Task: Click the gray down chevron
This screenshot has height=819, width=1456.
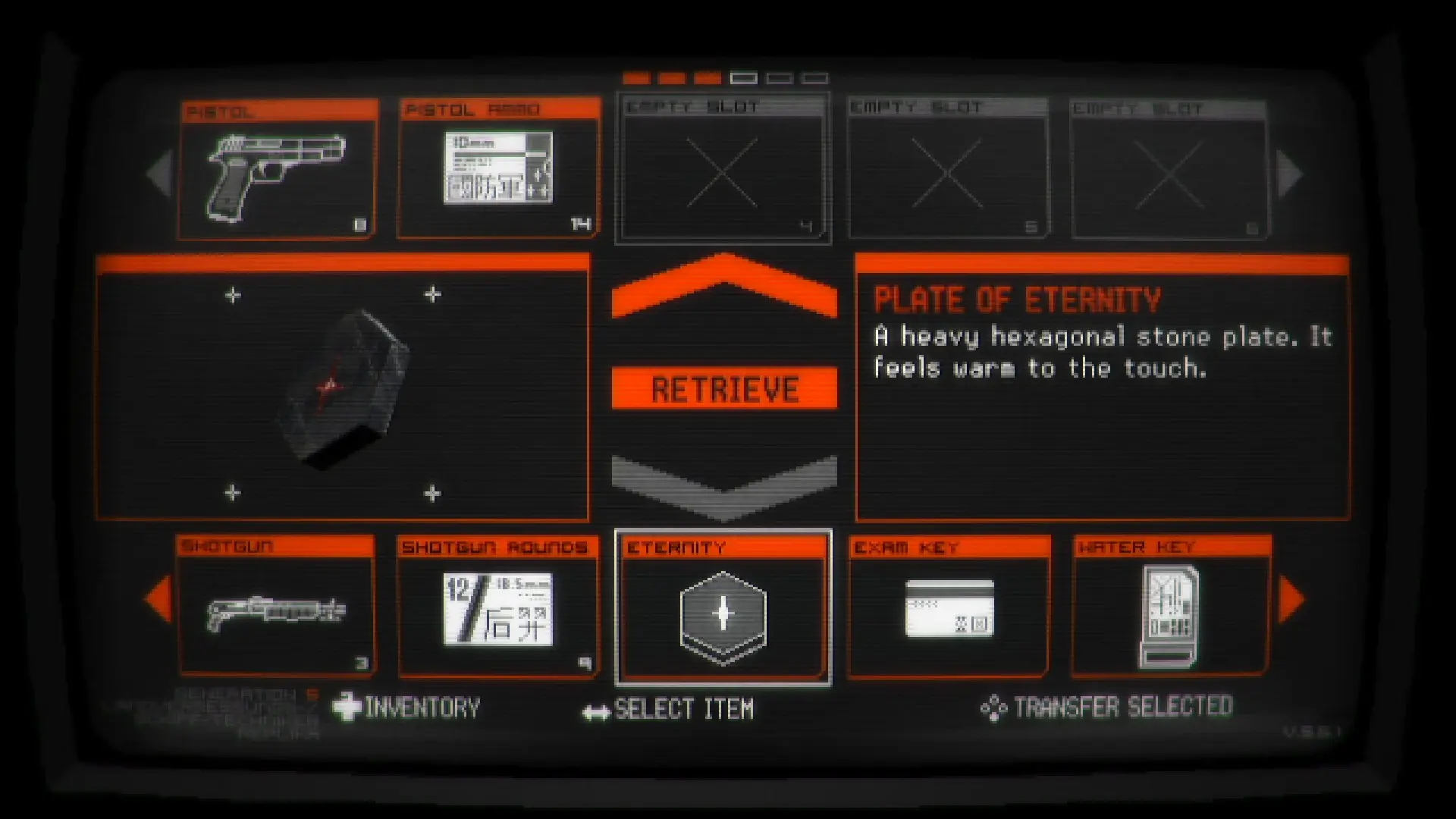Action: 724,486
